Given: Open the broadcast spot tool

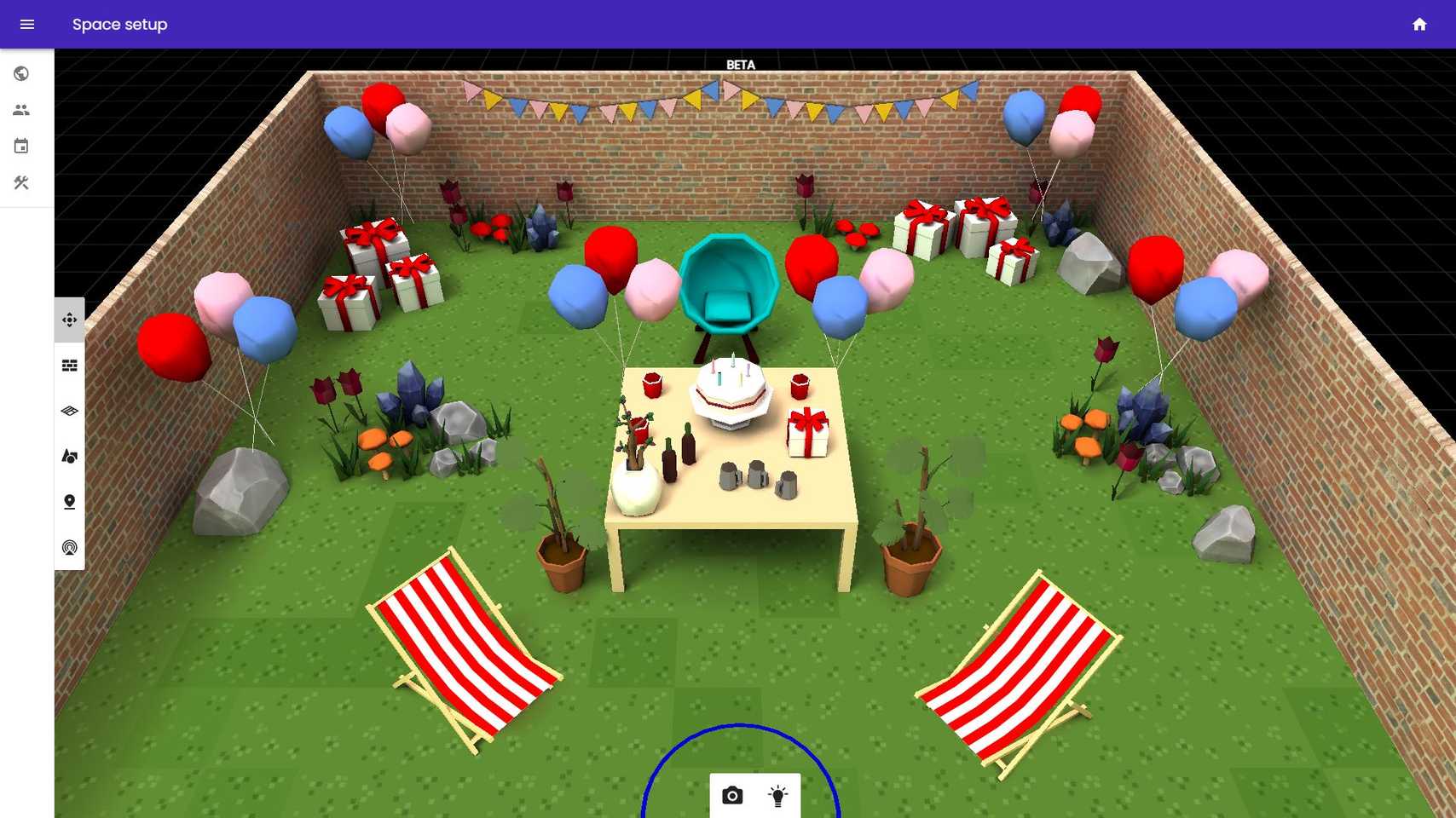Looking at the screenshot, I should coord(69,546).
